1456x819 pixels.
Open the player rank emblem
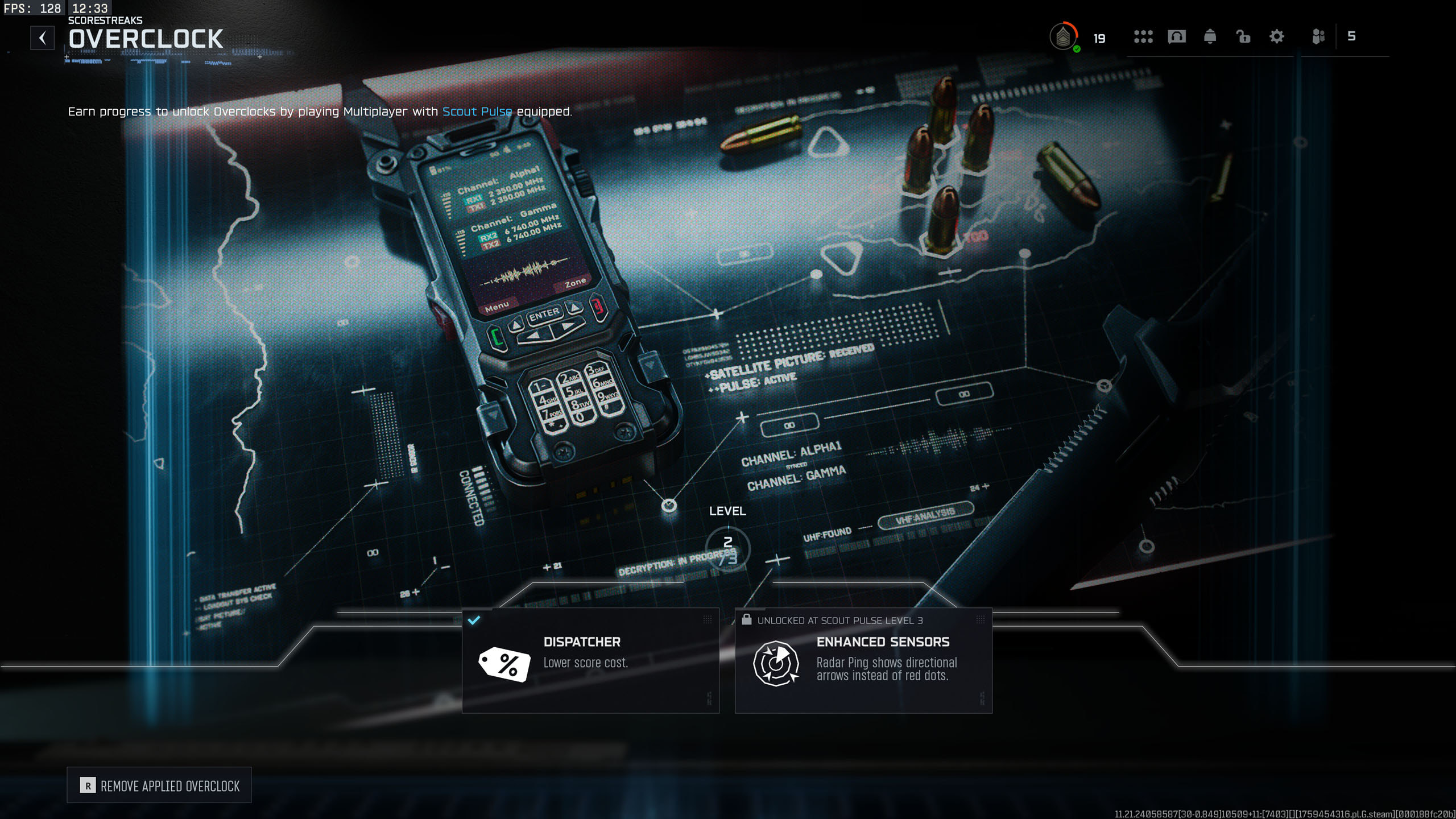coord(1063,38)
